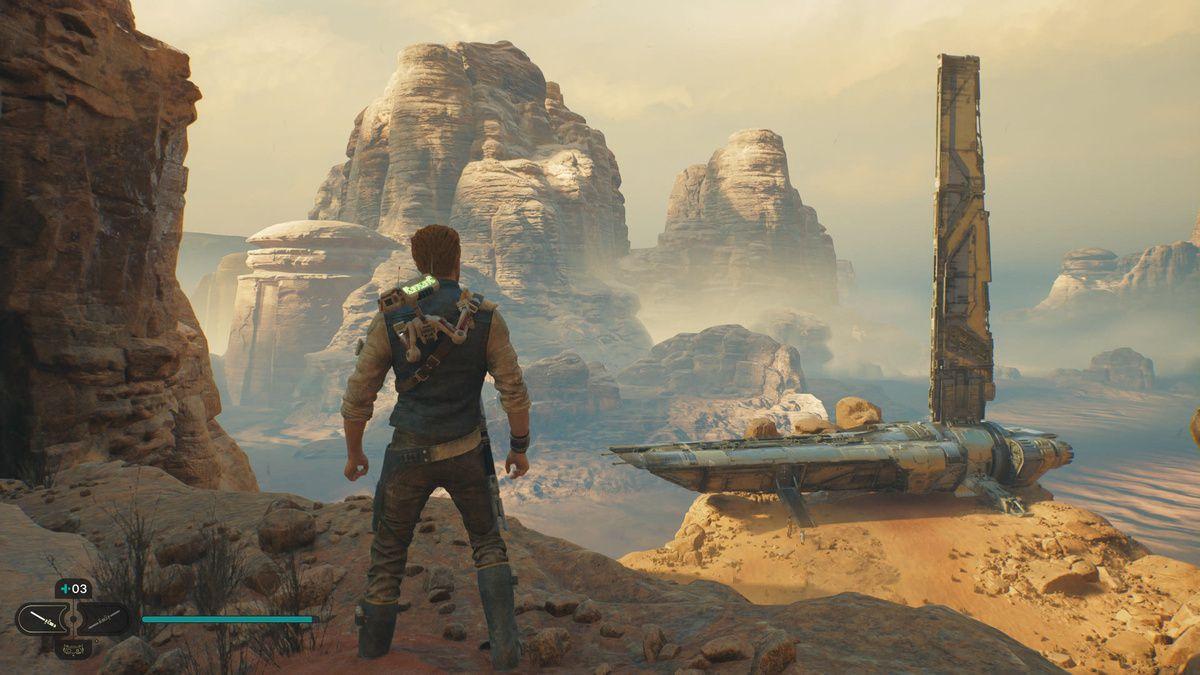This screenshot has height=675, width=1200.
Task: Switch to the double-bladed lightsaber stance
Action: 102,619
